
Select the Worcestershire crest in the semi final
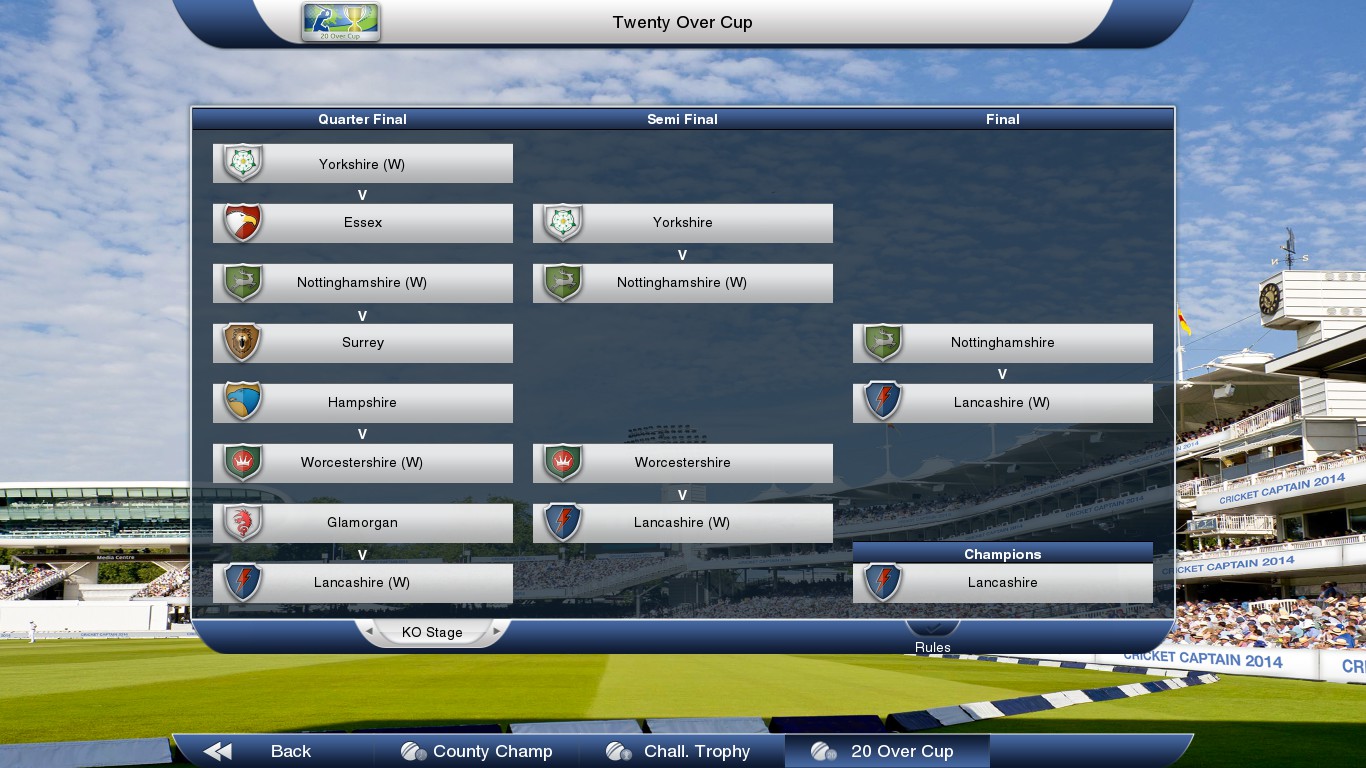[563, 462]
